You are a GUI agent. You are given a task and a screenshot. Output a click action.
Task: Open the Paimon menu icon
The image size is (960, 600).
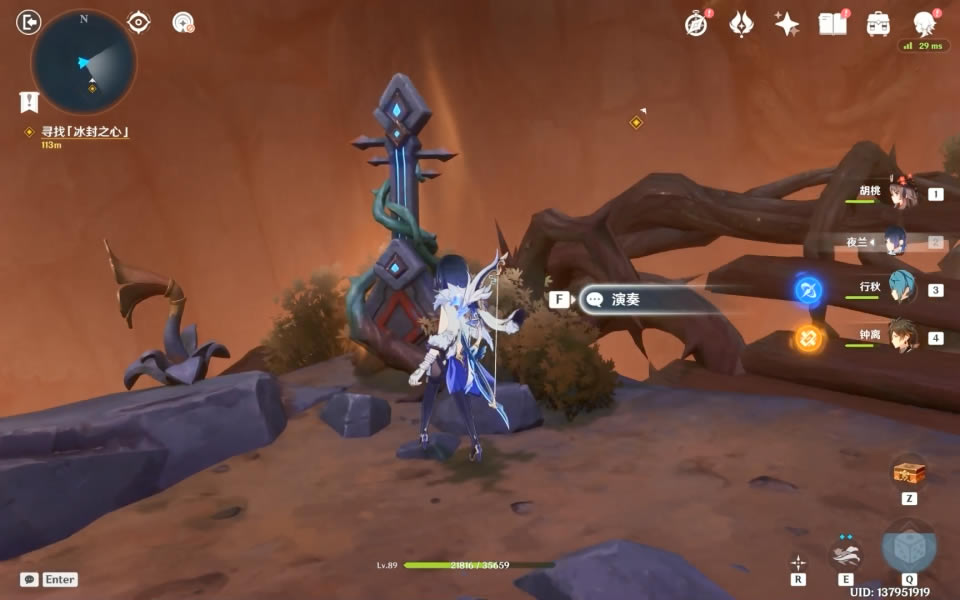pyautogui.click(x=924, y=24)
